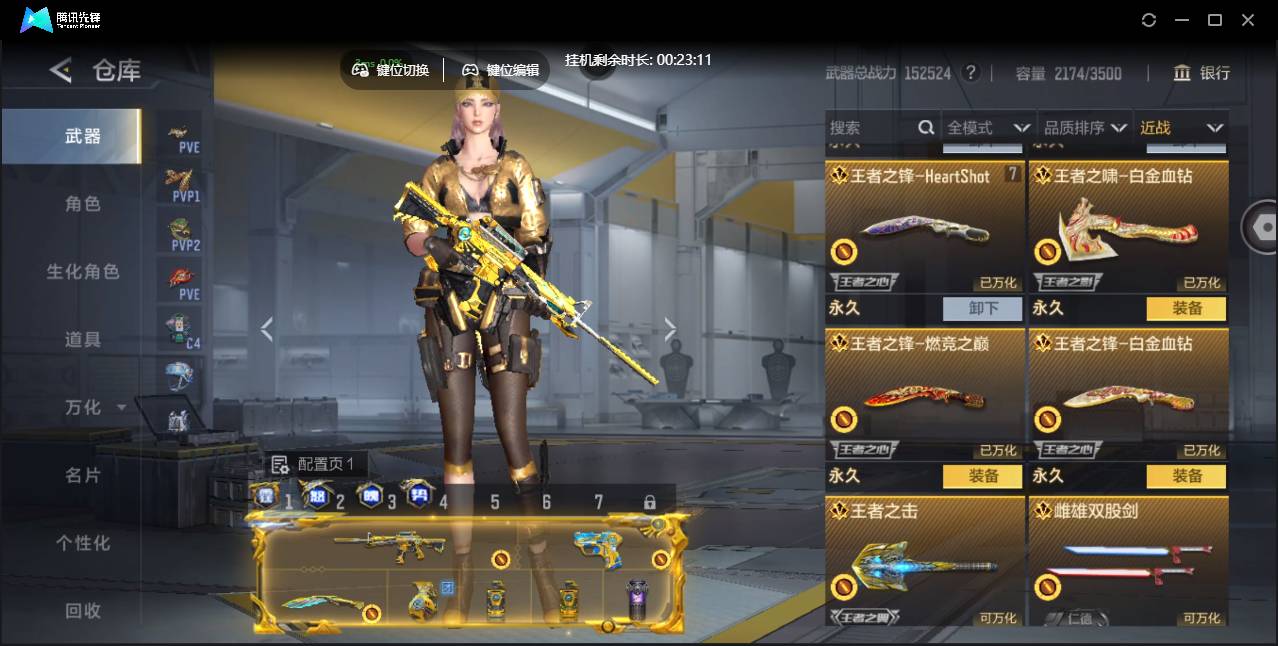Open the 品质排序 quality sort dropdown
The image size is (1278, 646).
coord(1085,128)
